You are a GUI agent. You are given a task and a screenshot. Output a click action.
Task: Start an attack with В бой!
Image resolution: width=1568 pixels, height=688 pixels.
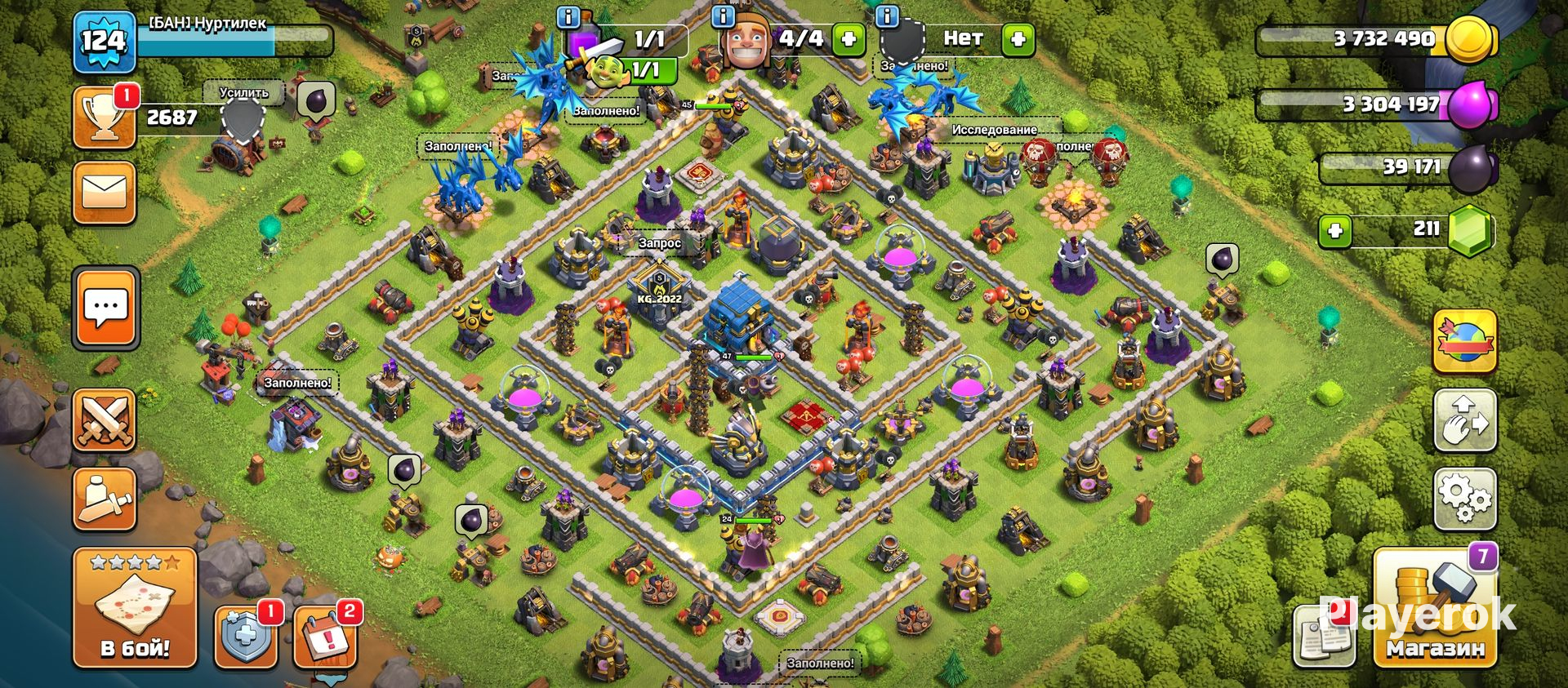[135, 608]
